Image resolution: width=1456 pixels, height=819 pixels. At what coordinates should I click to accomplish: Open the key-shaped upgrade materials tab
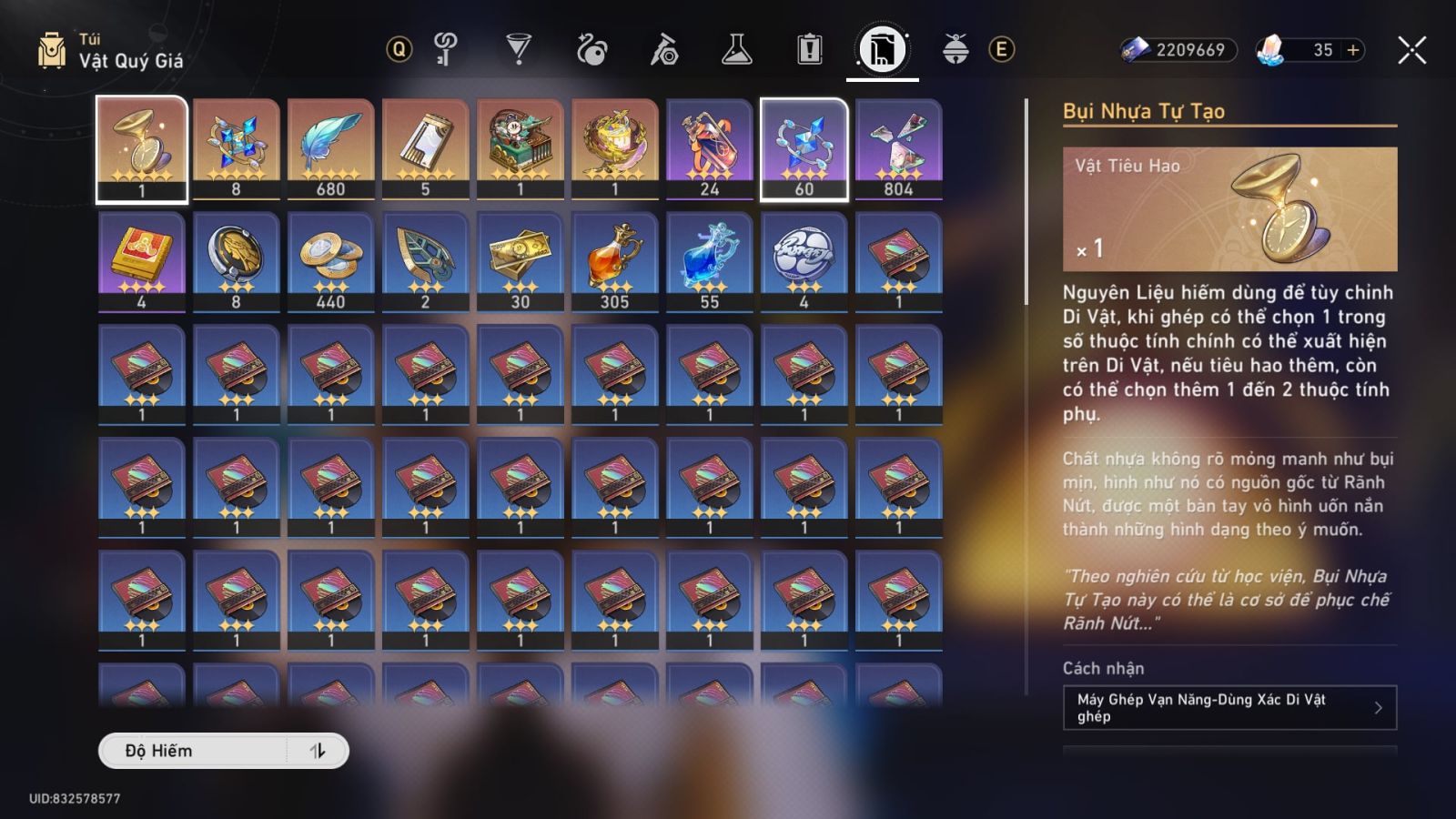445,49
